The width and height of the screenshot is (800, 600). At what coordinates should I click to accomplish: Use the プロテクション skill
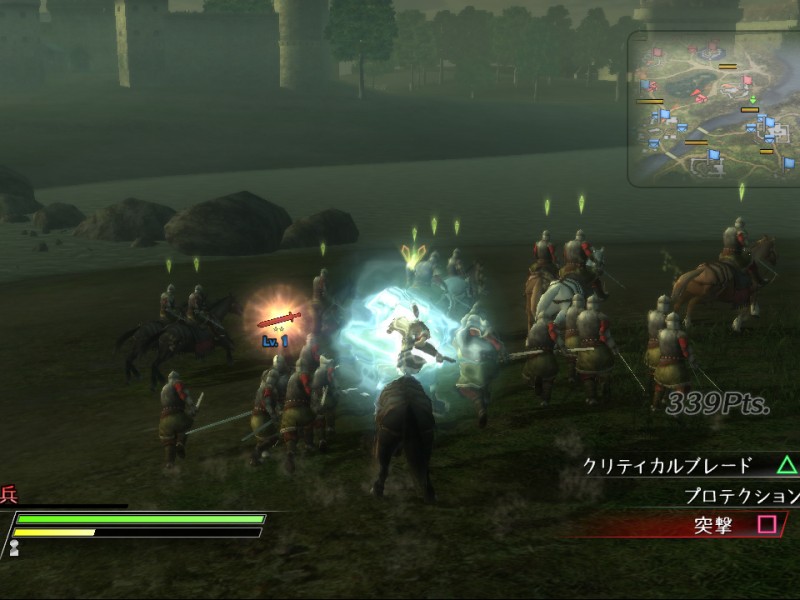point(740,495)
